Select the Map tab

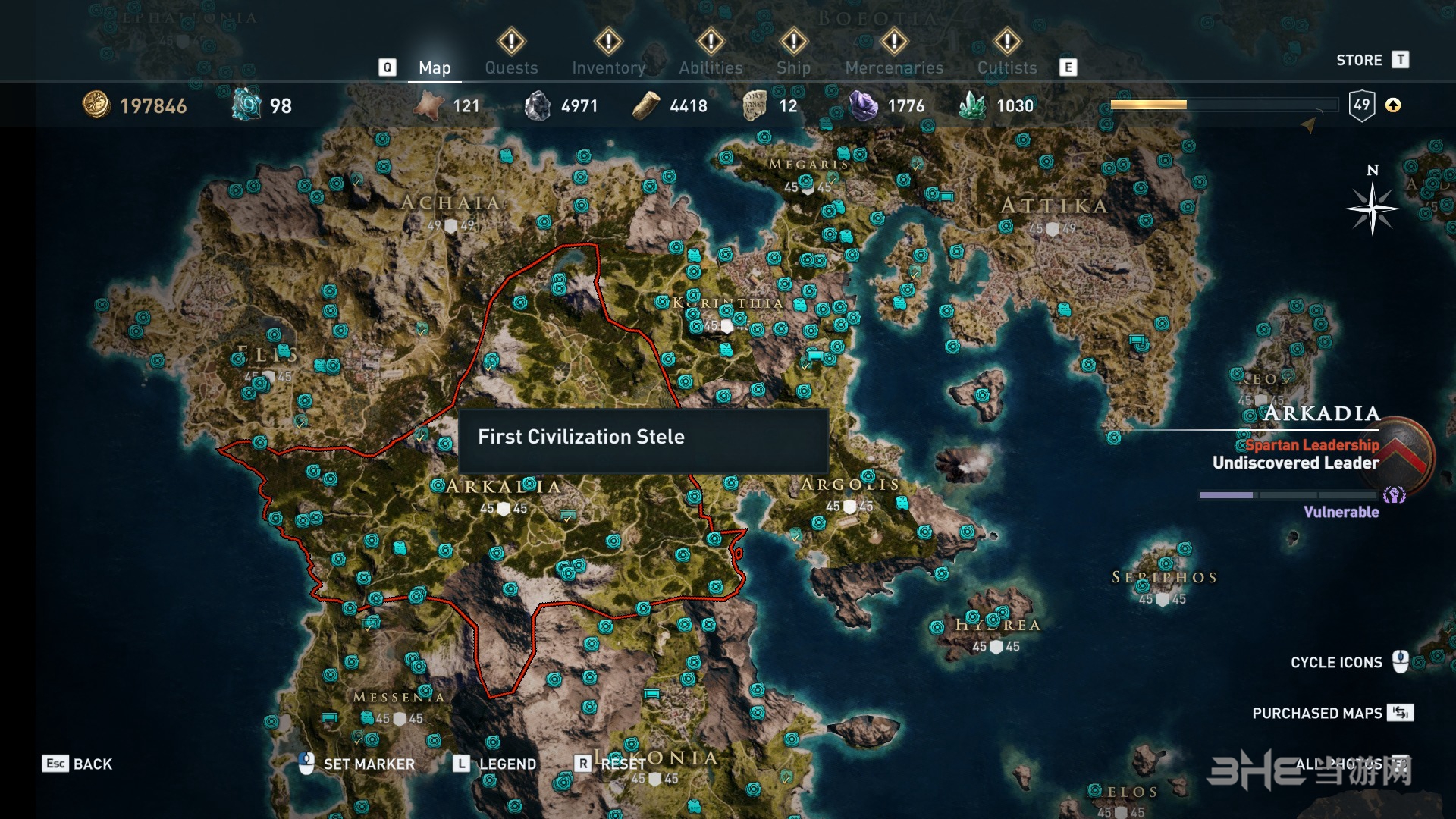435,67
